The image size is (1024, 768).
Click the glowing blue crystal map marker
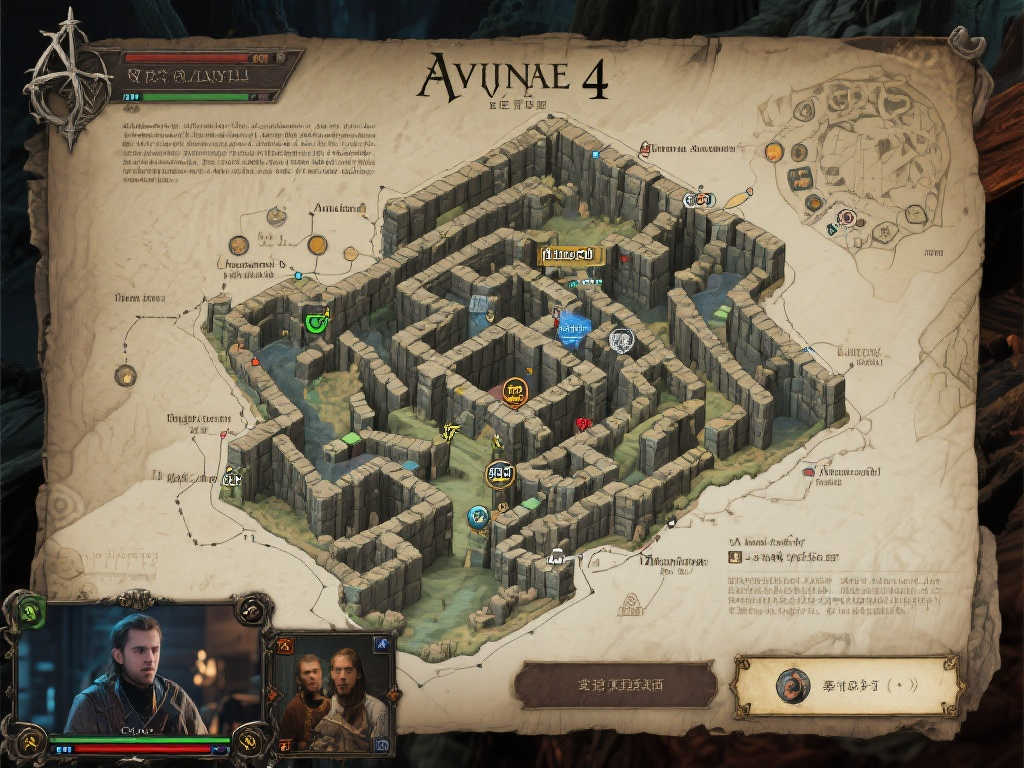pyautogui.click(x=574, y=327)
